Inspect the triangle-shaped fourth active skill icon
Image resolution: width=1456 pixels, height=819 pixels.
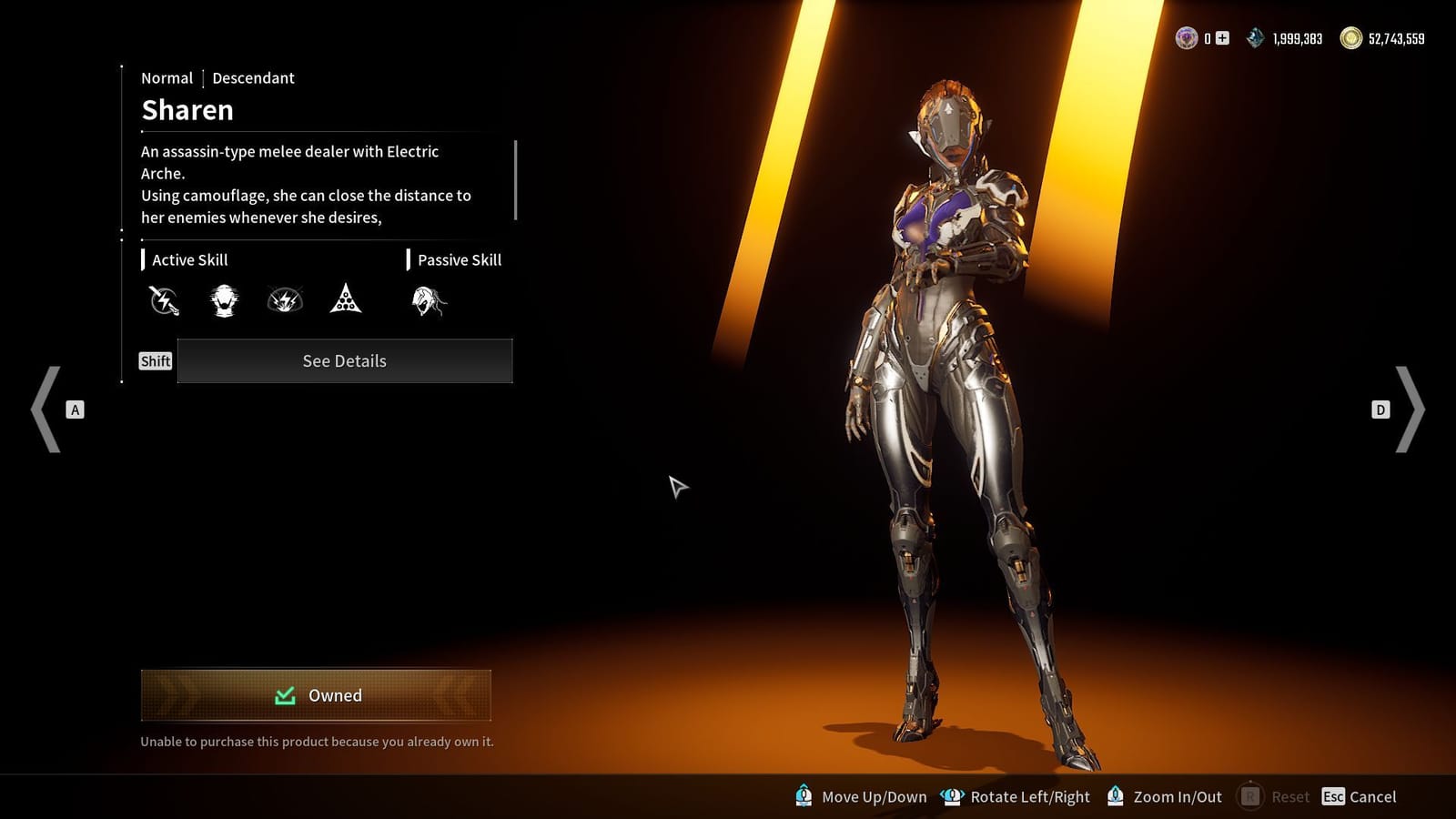[346, 301]
